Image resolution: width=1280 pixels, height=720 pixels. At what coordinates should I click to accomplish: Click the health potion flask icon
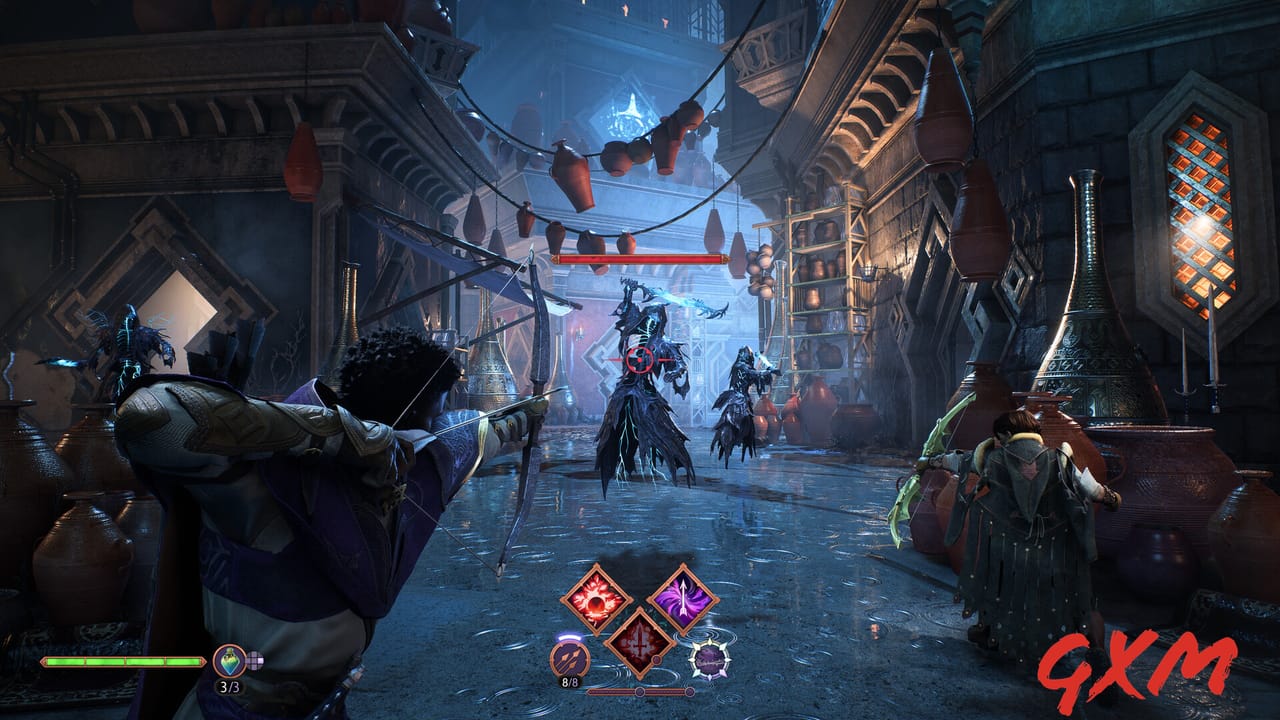(x=229, y=661)
